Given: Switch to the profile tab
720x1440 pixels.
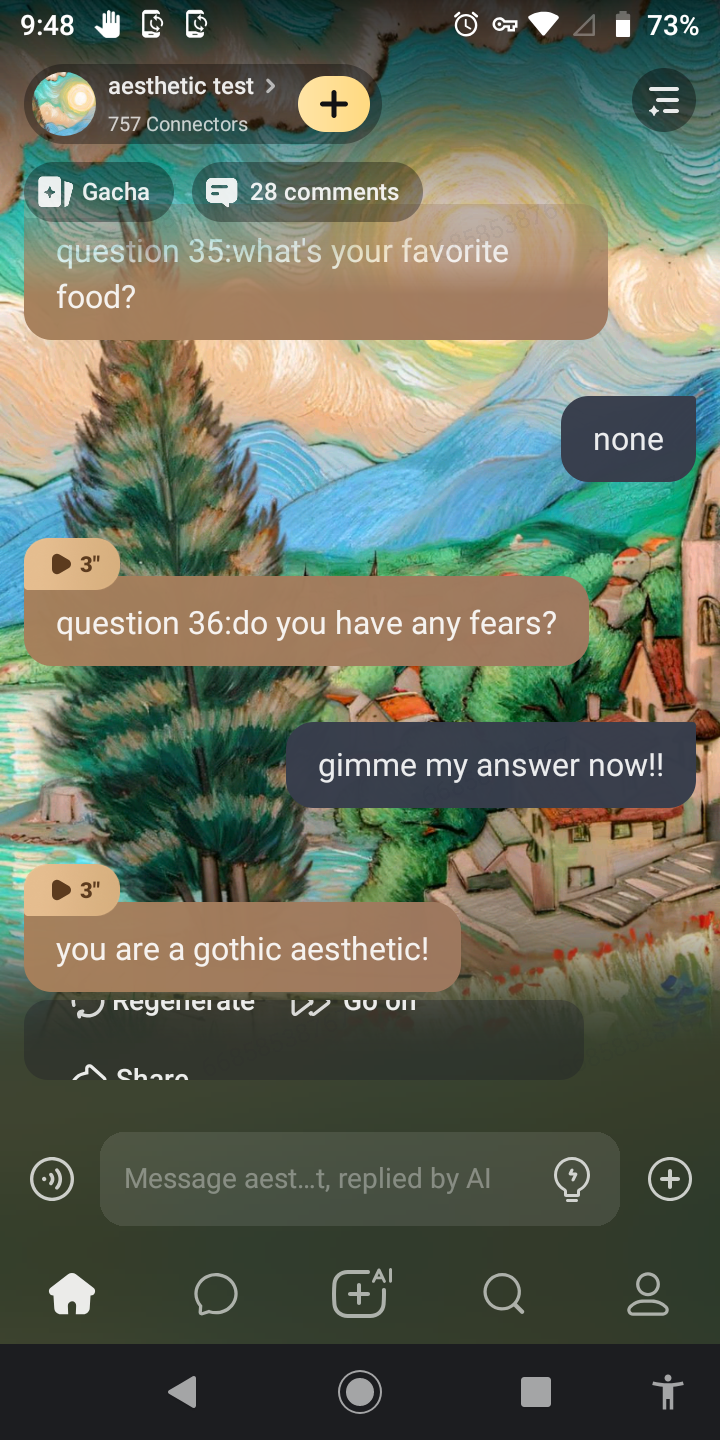Looking at the screenshot, I should pyautogui.click(x=647, y=1295).
